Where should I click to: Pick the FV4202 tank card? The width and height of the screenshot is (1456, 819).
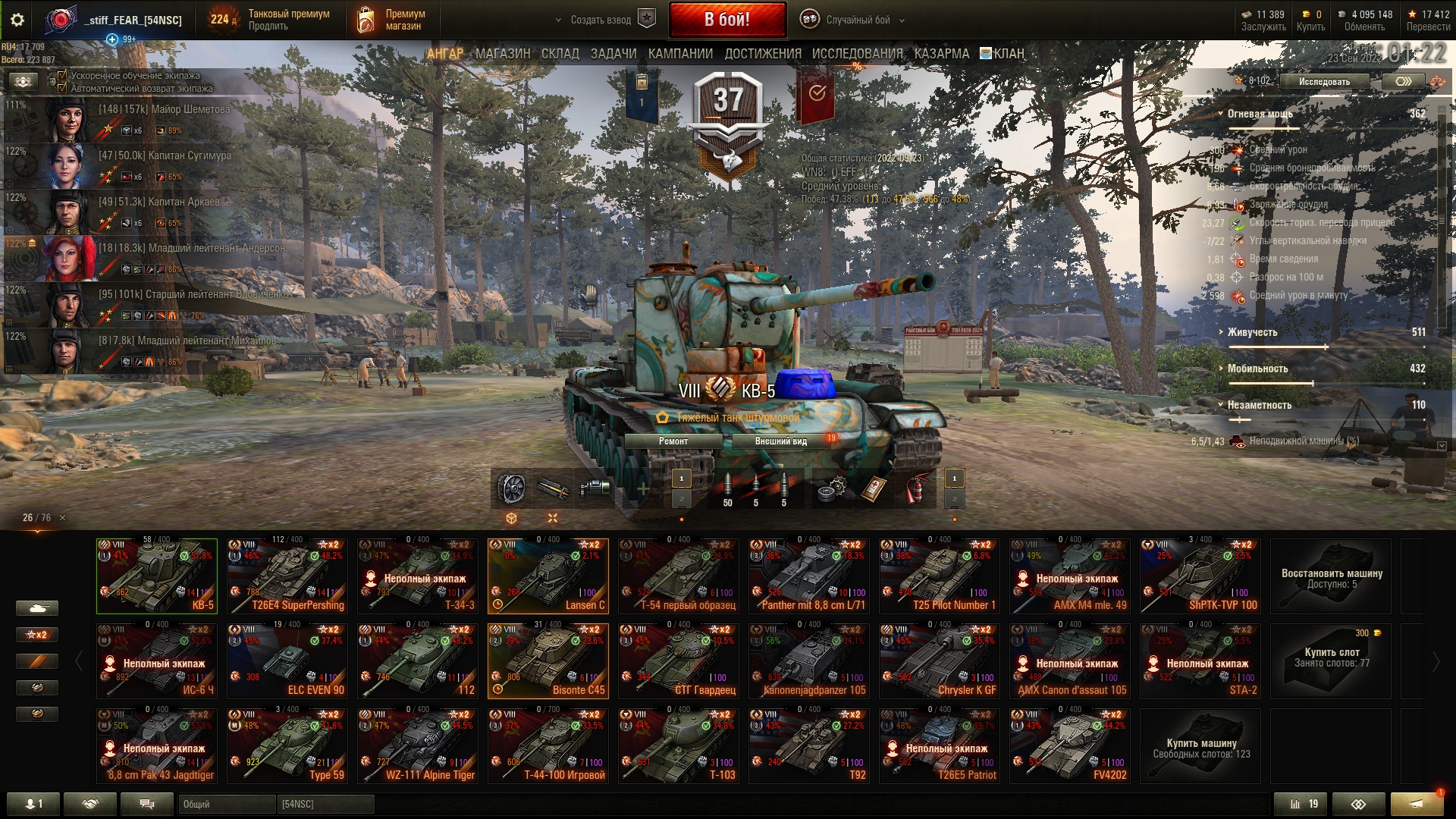[1069, 746]
